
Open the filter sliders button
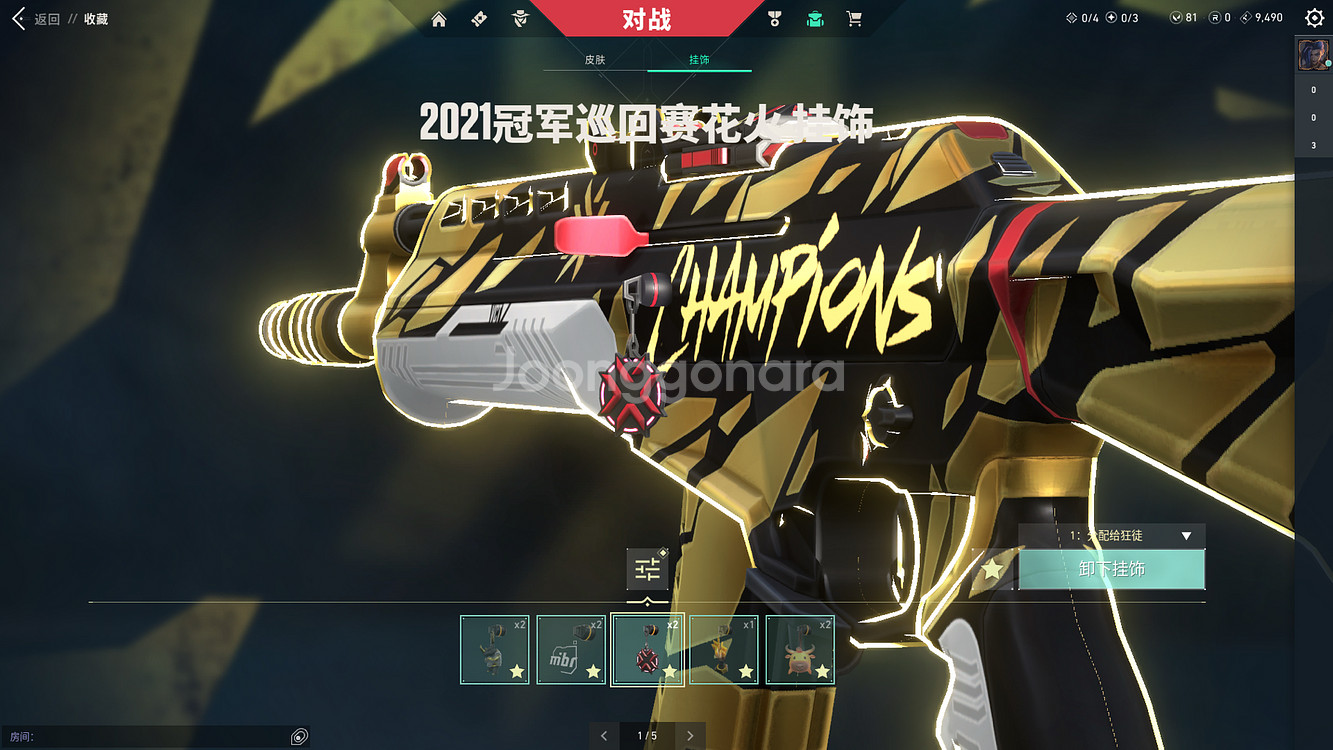pos(647,570)
